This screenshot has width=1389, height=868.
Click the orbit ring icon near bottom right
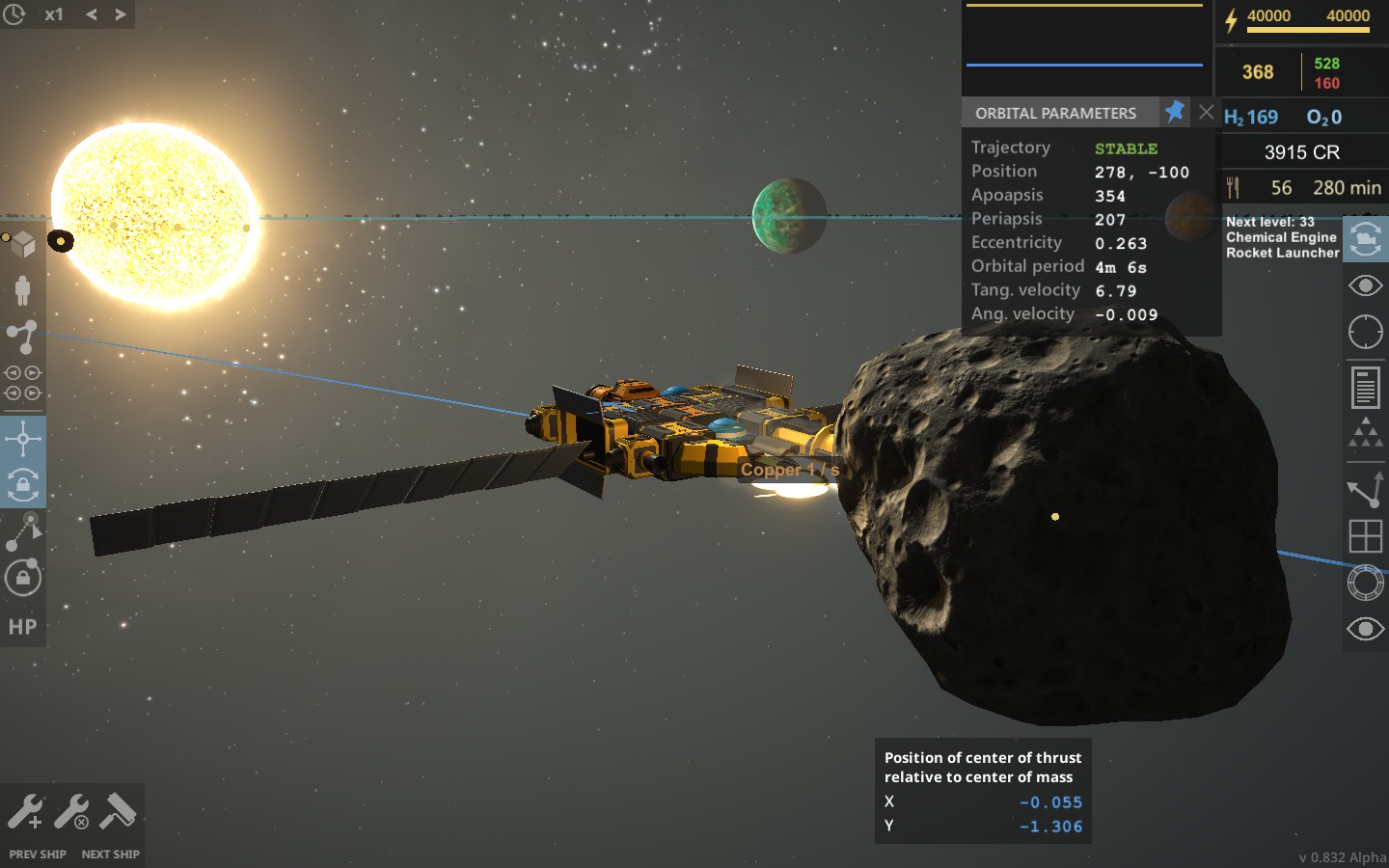click(1364, 583)
